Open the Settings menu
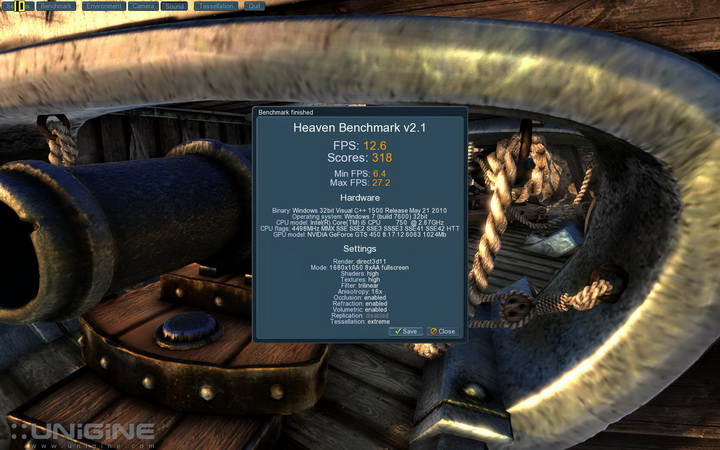Screen dimensions: 720x450 [x=17, y=6]
